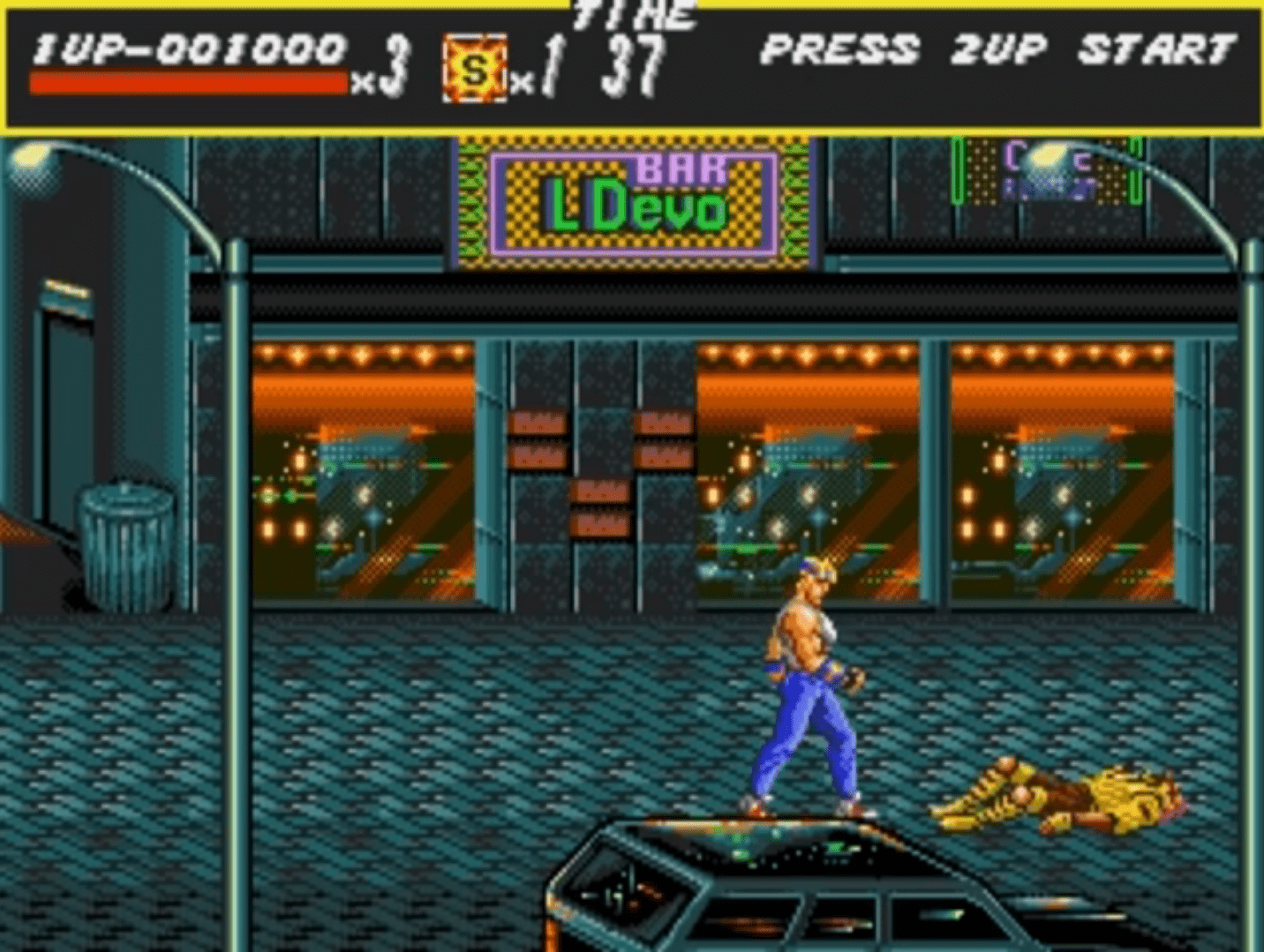Click the red health bar under the score

click(x=188, y=84)
